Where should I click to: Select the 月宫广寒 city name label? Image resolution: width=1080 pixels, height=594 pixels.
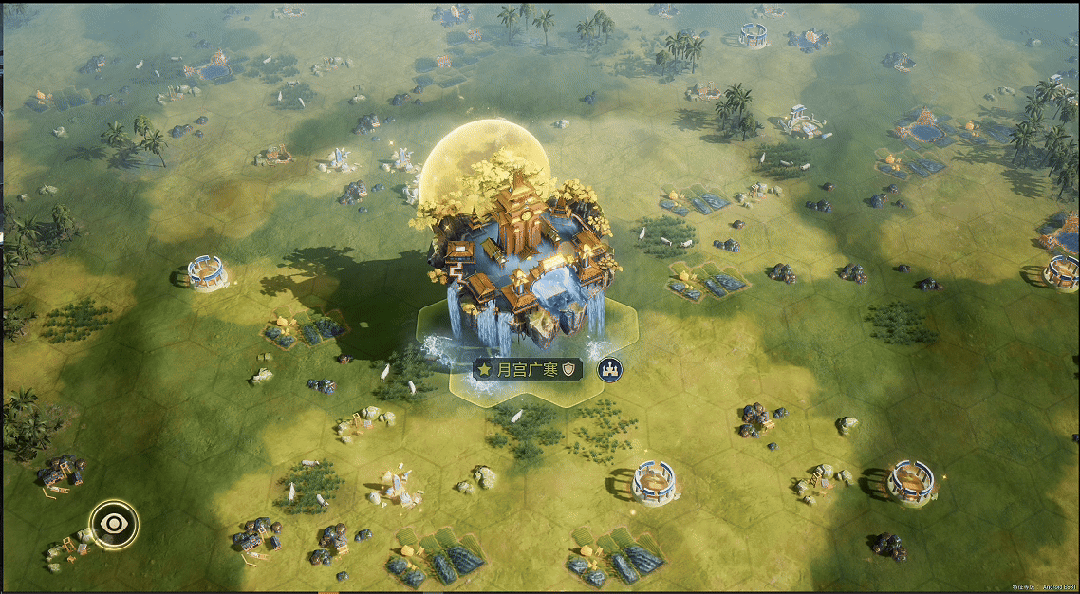point(528,370)
